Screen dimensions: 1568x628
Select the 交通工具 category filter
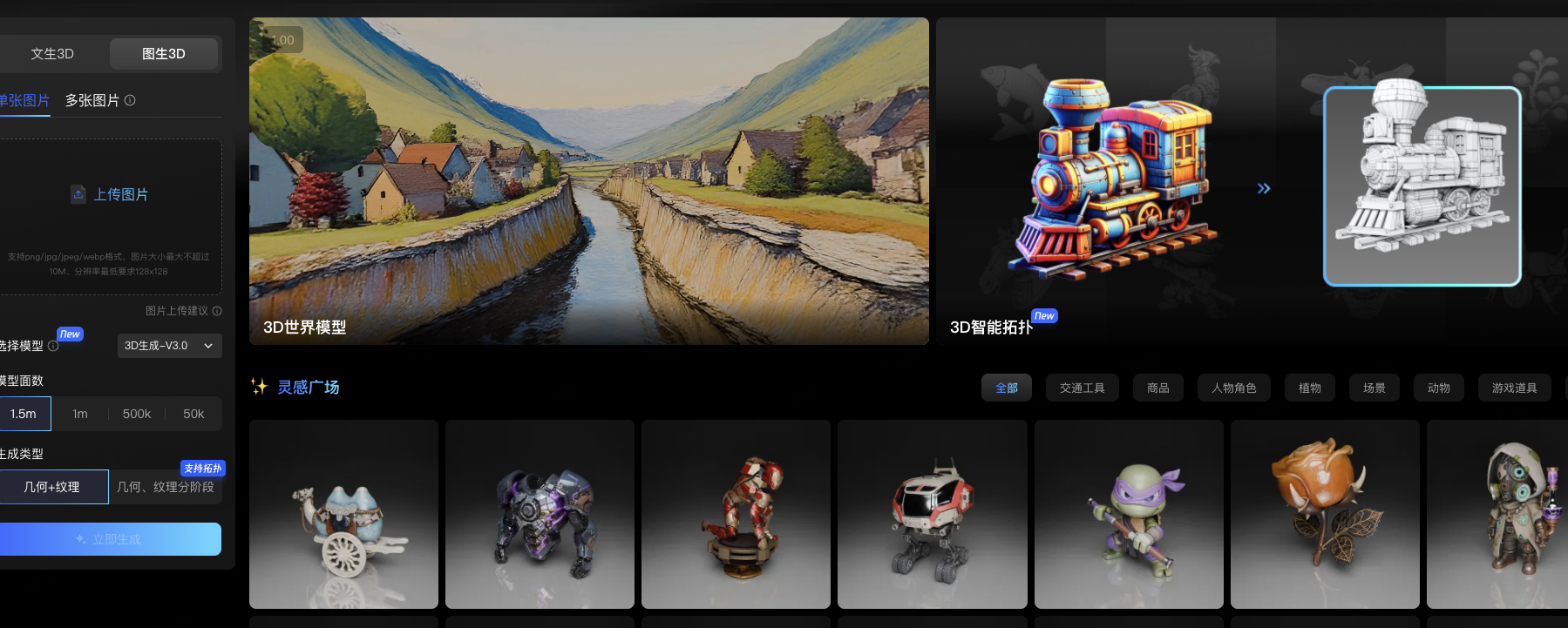coord(1082,388)
